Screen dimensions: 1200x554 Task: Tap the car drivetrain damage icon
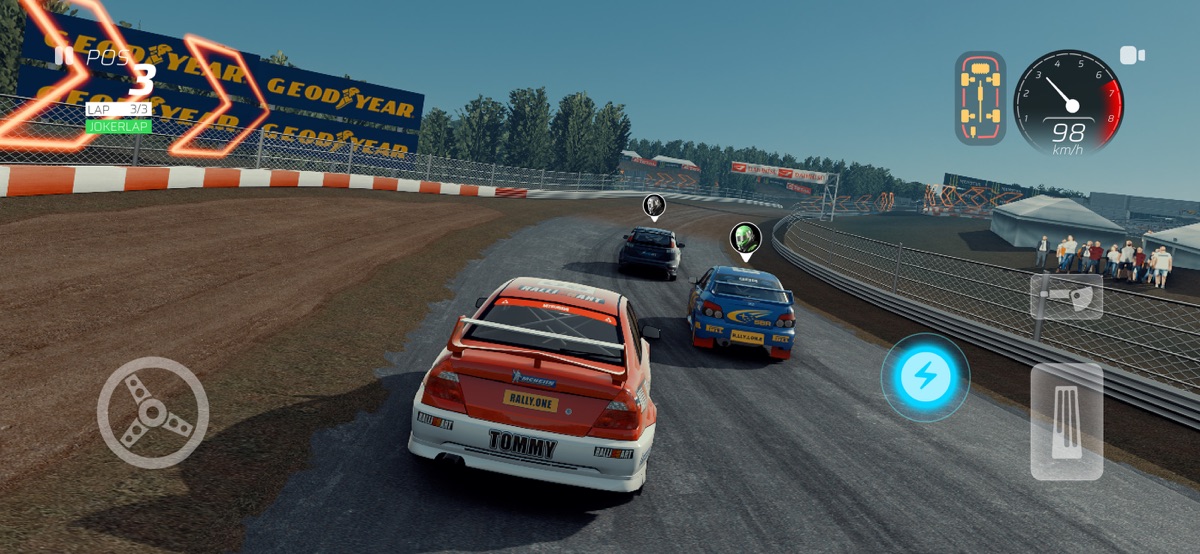coord(980,98)
